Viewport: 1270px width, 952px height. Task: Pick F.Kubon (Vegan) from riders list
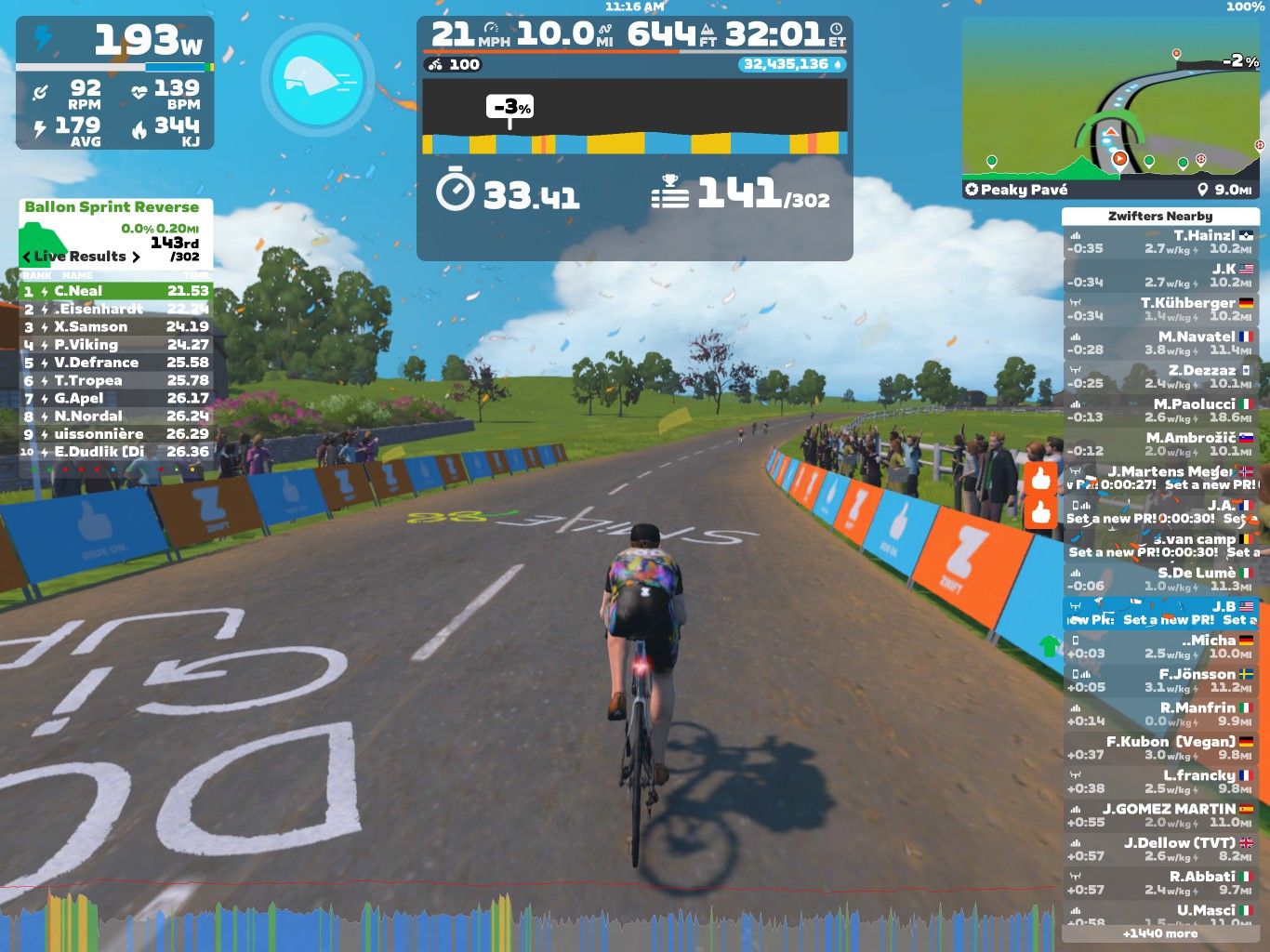click(1160, 748)
